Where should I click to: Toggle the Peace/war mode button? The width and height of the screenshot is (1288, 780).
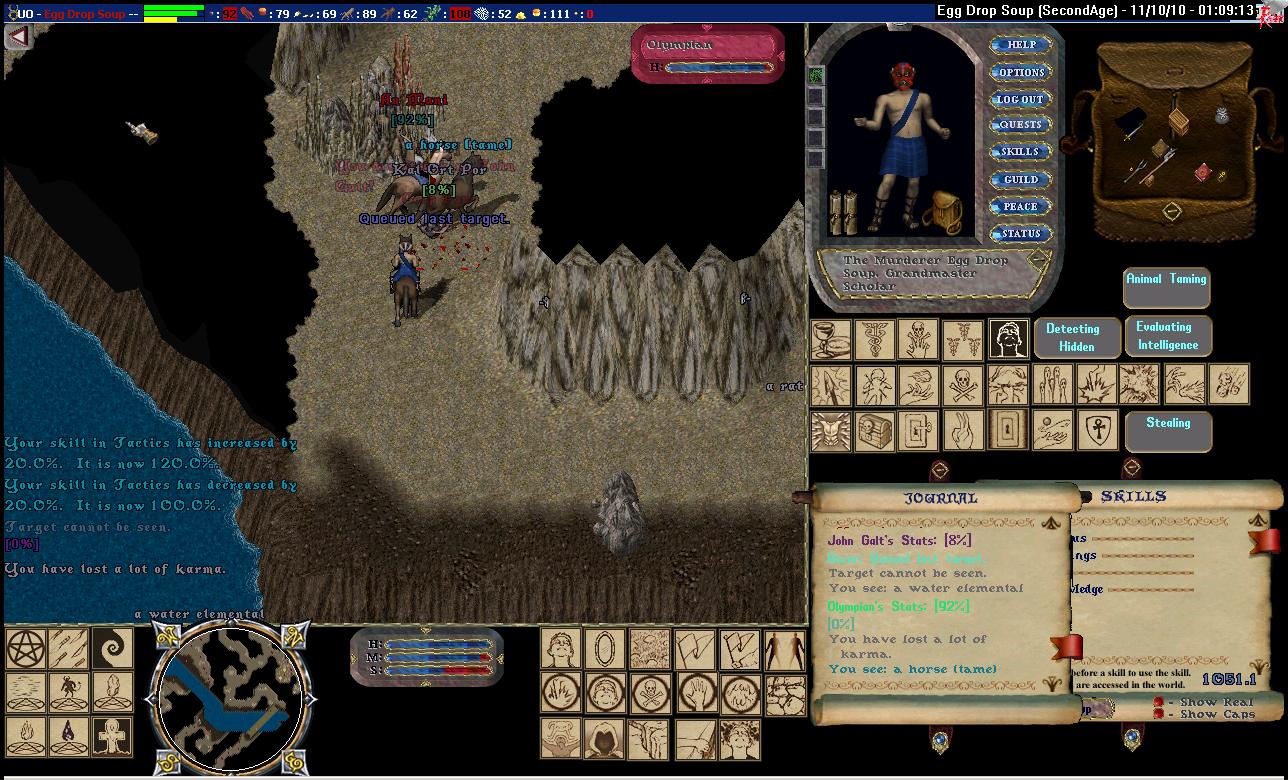(1020, 206)
